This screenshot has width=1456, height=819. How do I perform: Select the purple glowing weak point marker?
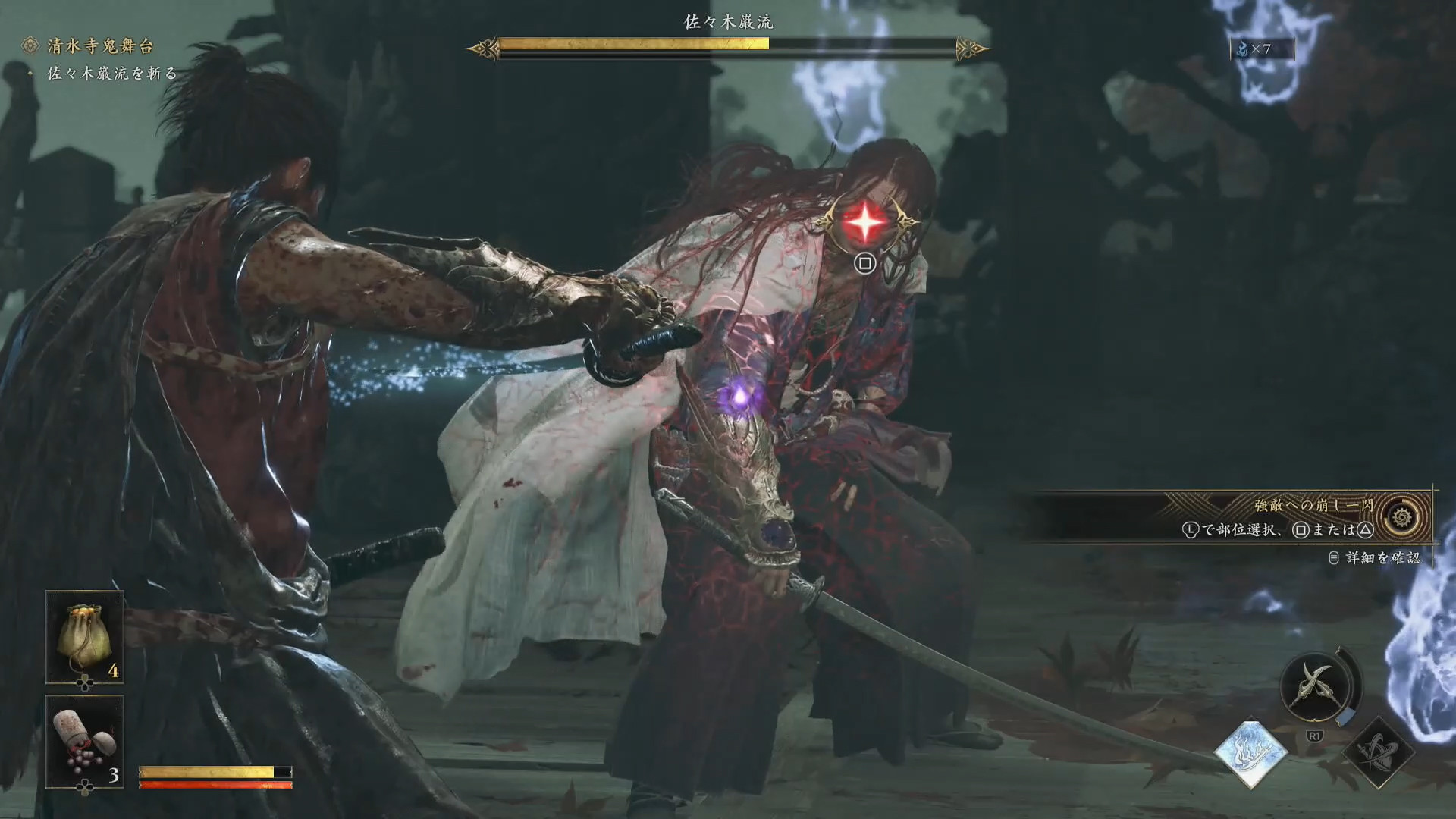[x=737, y=396]
